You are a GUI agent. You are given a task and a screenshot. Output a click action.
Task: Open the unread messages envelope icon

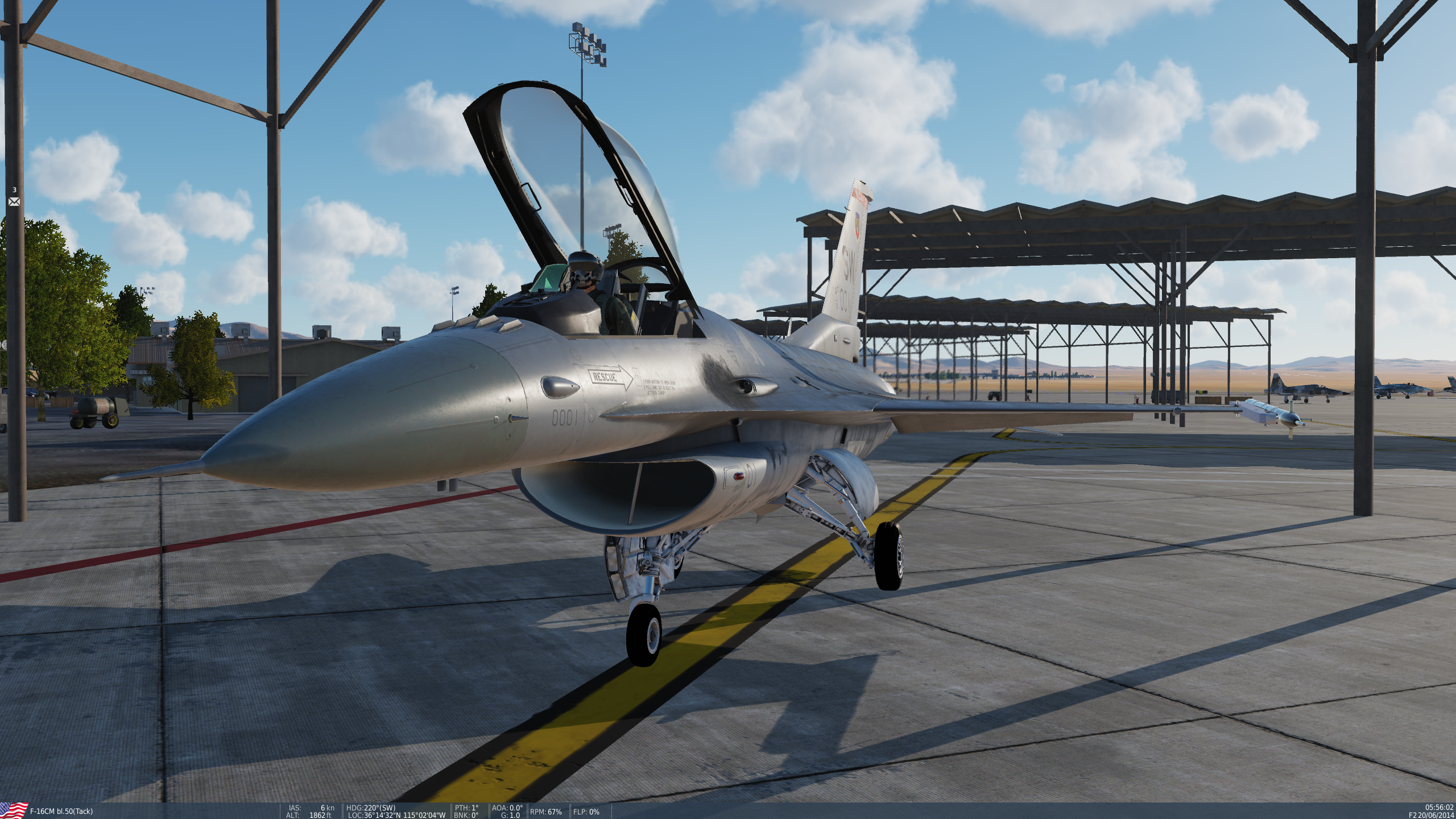pos(14,201)
